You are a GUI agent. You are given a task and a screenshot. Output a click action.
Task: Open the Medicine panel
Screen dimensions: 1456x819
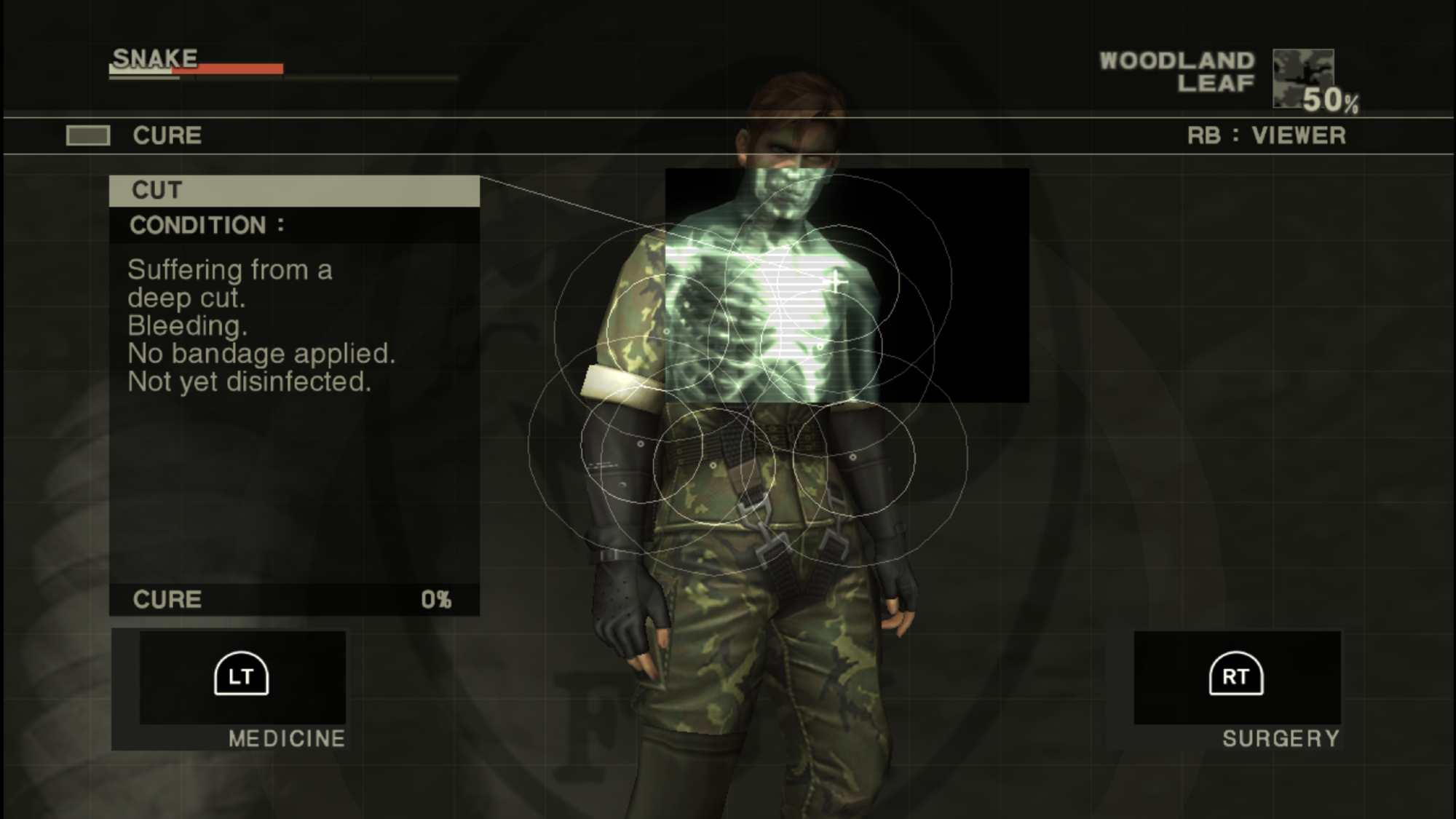click(242, 676)
